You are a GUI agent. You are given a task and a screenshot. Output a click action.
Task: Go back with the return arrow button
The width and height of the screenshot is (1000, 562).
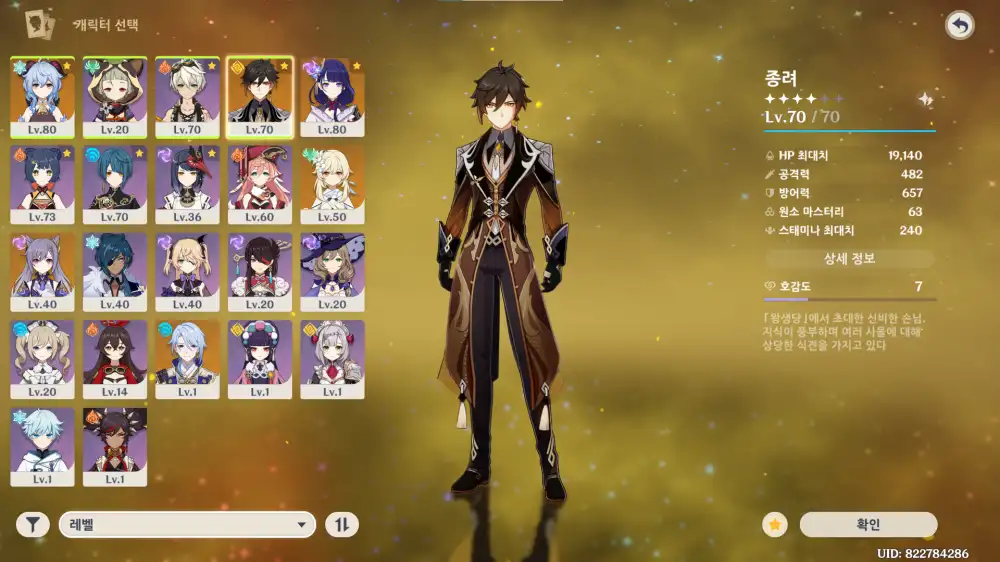click(960, 26)
